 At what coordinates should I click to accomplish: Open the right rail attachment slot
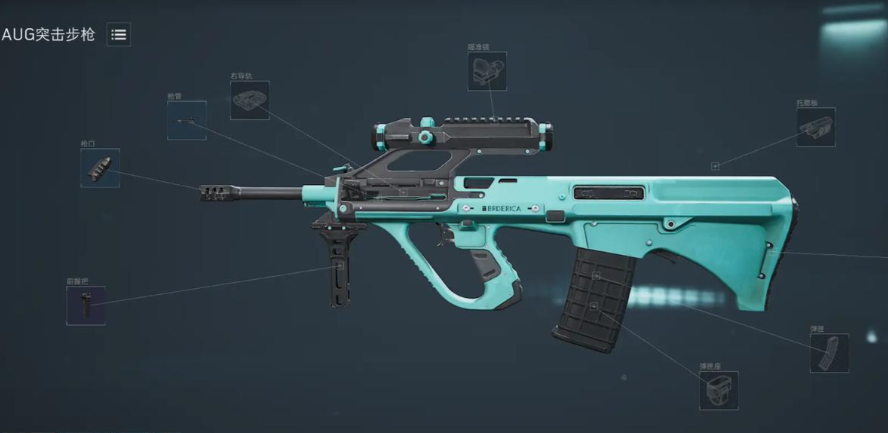point(249,100)
